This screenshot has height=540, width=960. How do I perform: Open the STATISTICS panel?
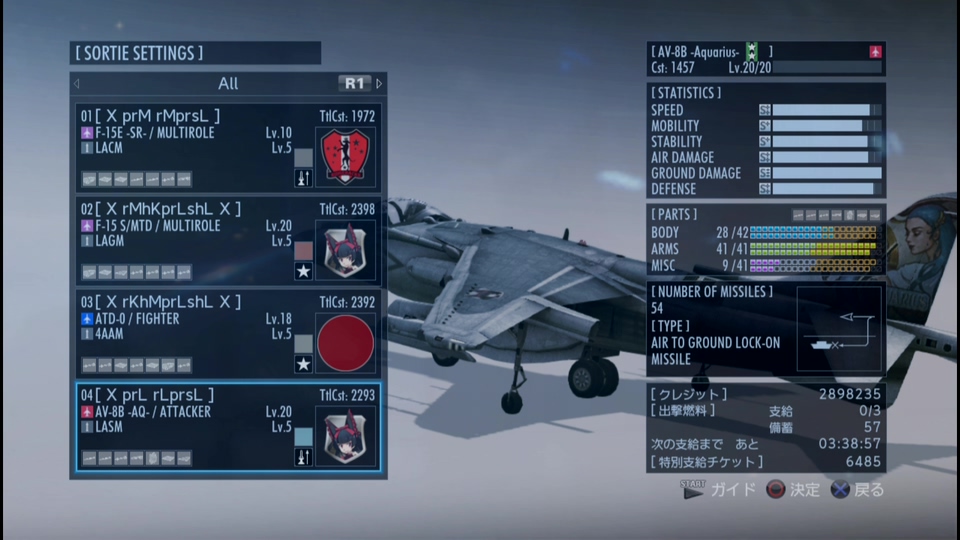(765, 140)
